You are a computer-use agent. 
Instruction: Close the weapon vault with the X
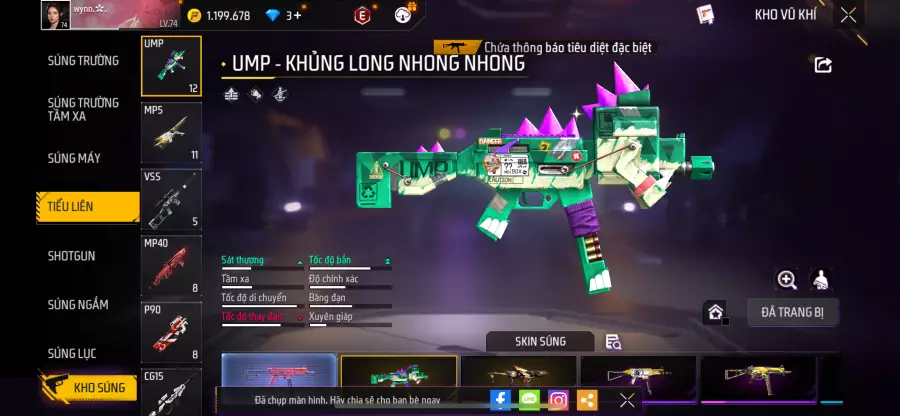(848, 15)
